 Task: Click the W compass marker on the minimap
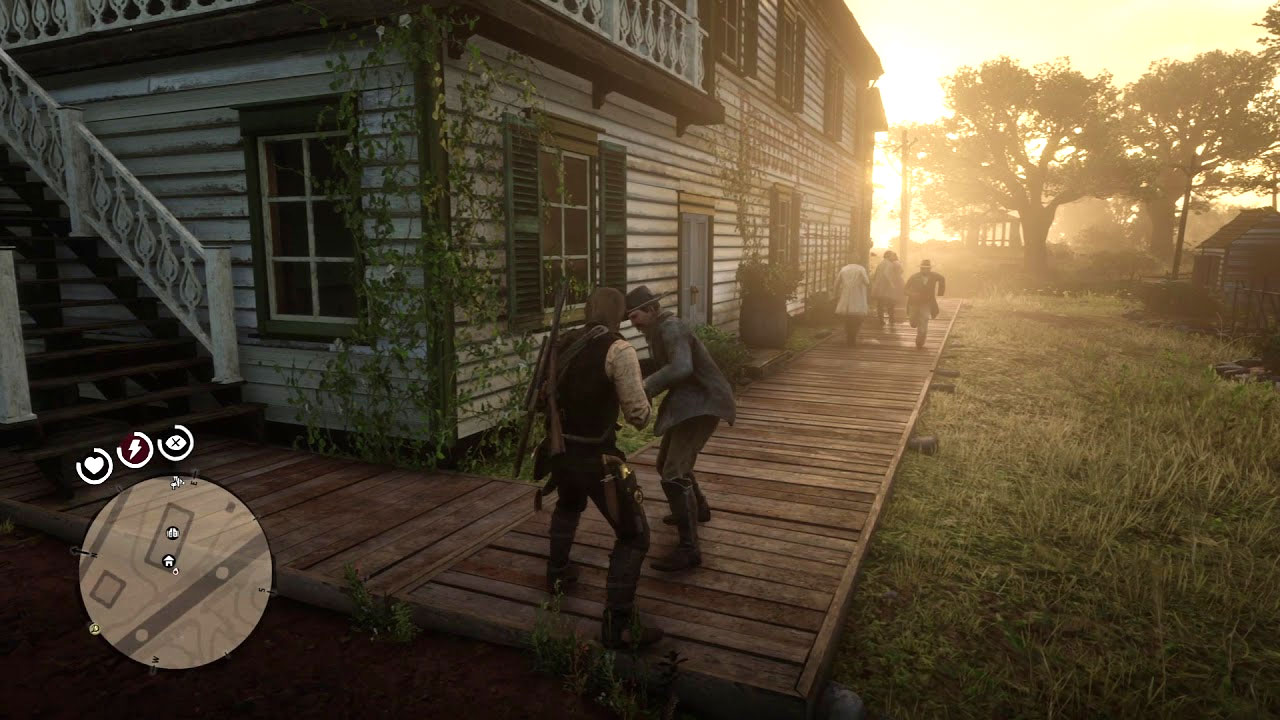(154, 659)
